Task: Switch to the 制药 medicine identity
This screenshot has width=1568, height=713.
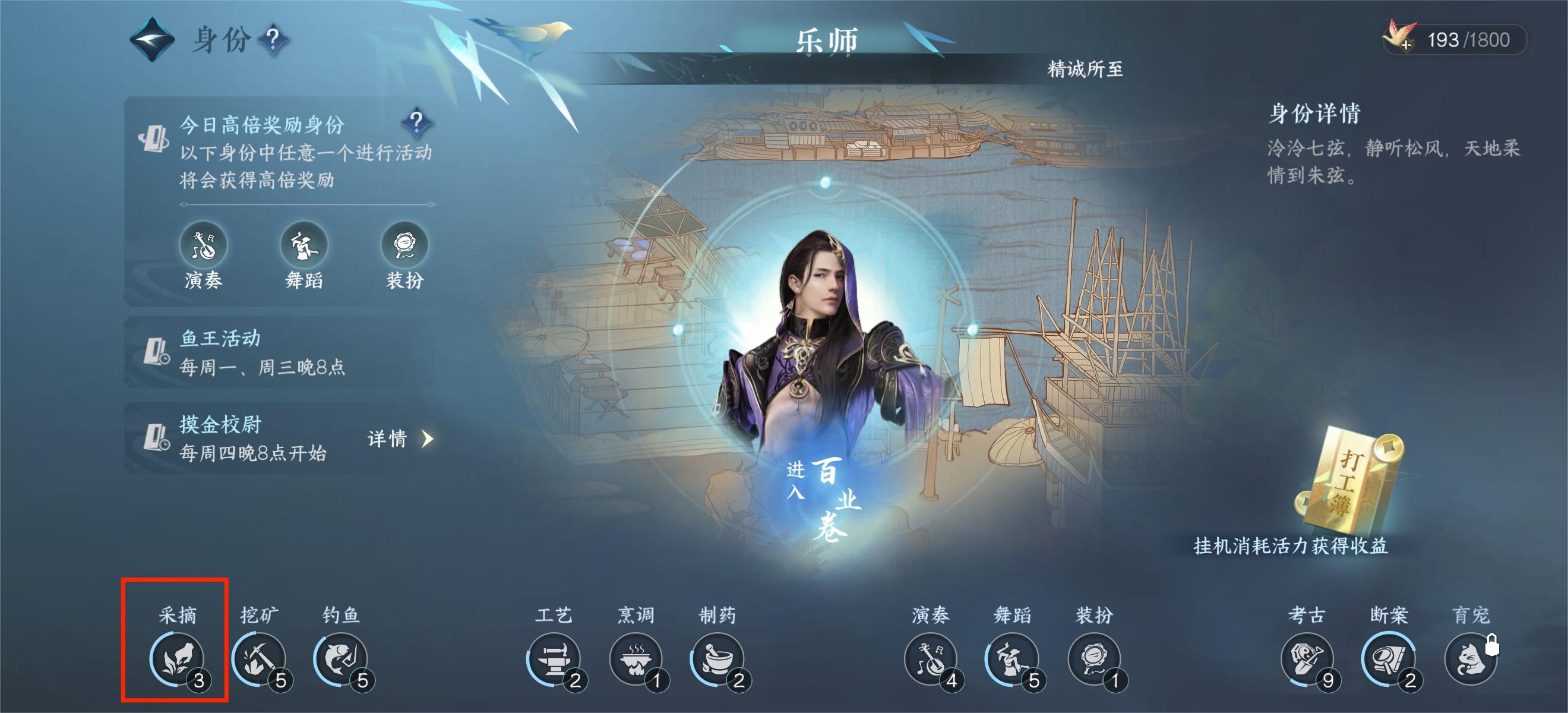Action: [717, 660]
